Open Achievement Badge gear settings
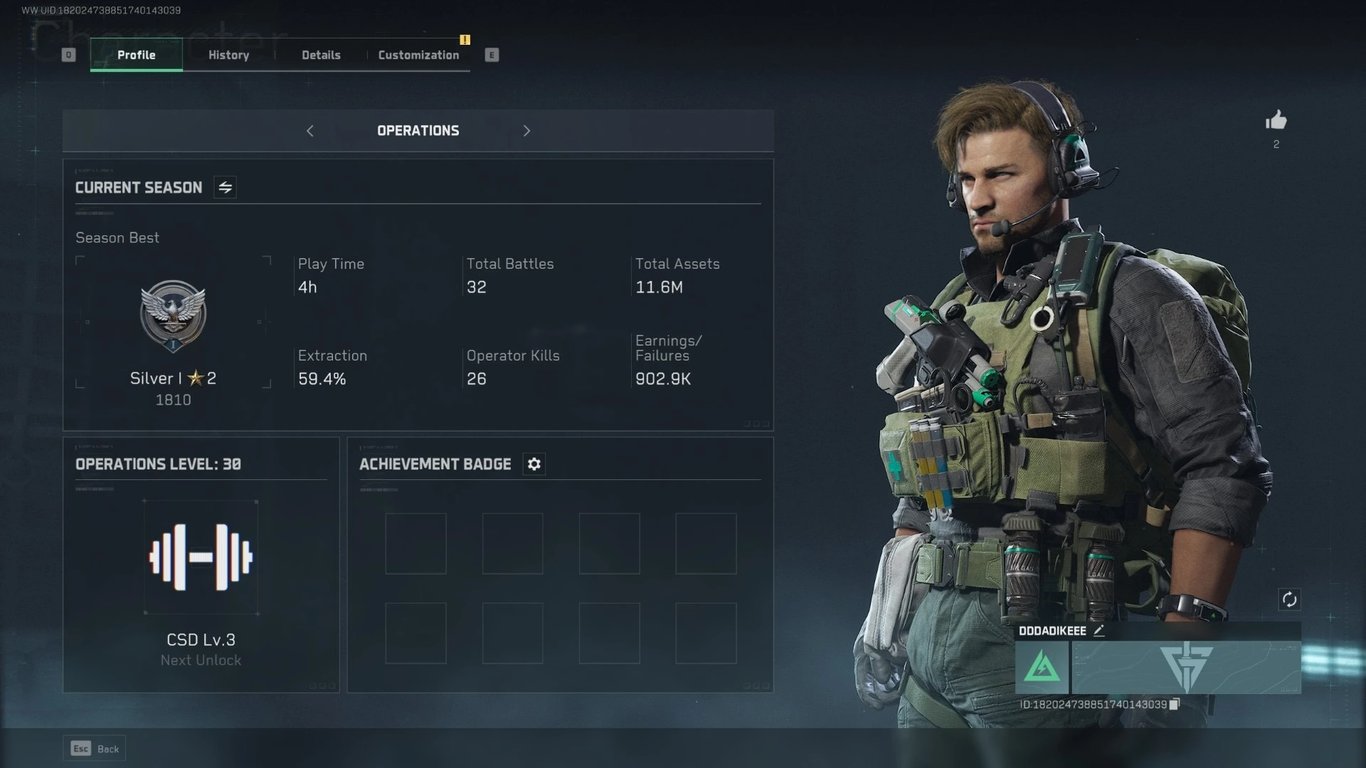The width and height of the screenshot is (1366, 768). pyautogui.click(x=534, y=464)
